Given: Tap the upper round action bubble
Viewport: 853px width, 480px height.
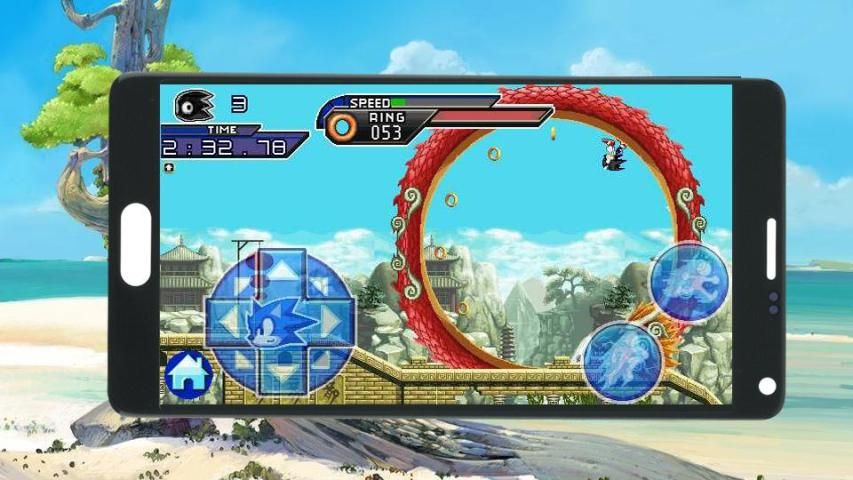Looking at the screenshot, I should click(x=689, y=281).
